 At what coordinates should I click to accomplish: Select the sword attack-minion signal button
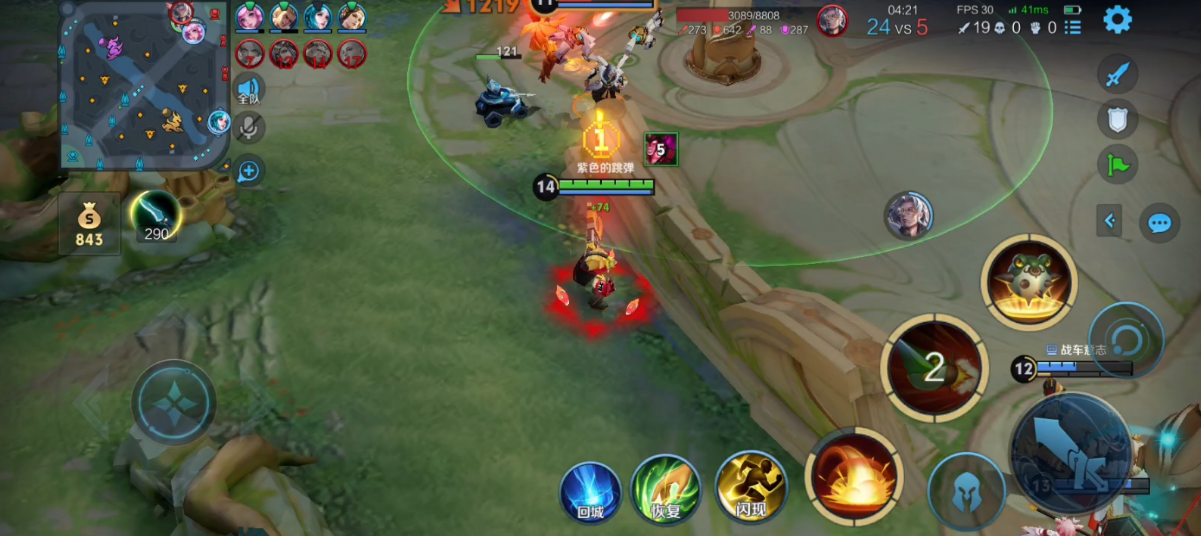coord(1118,74)
